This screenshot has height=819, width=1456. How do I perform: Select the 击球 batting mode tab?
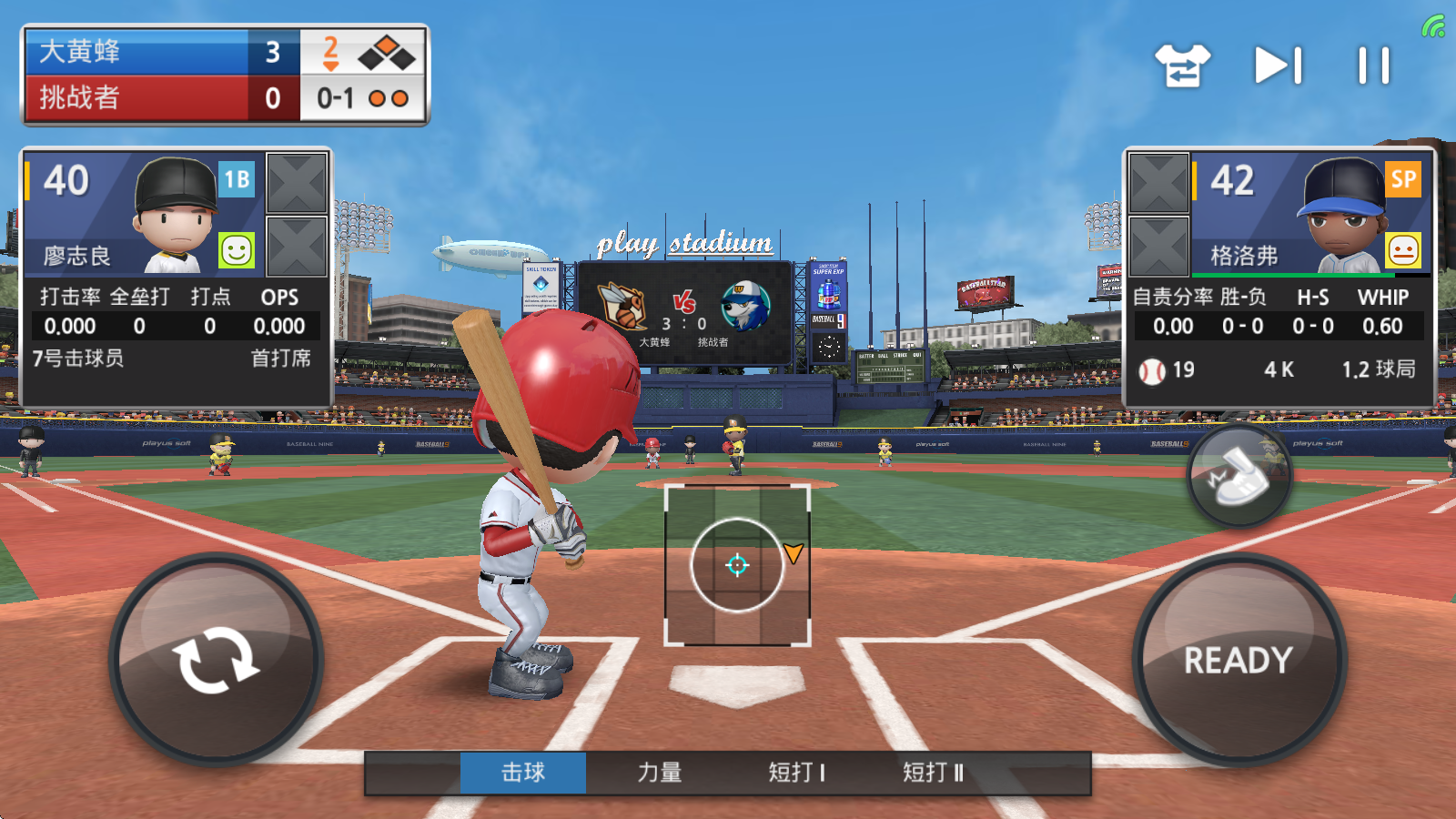point(523,773)
